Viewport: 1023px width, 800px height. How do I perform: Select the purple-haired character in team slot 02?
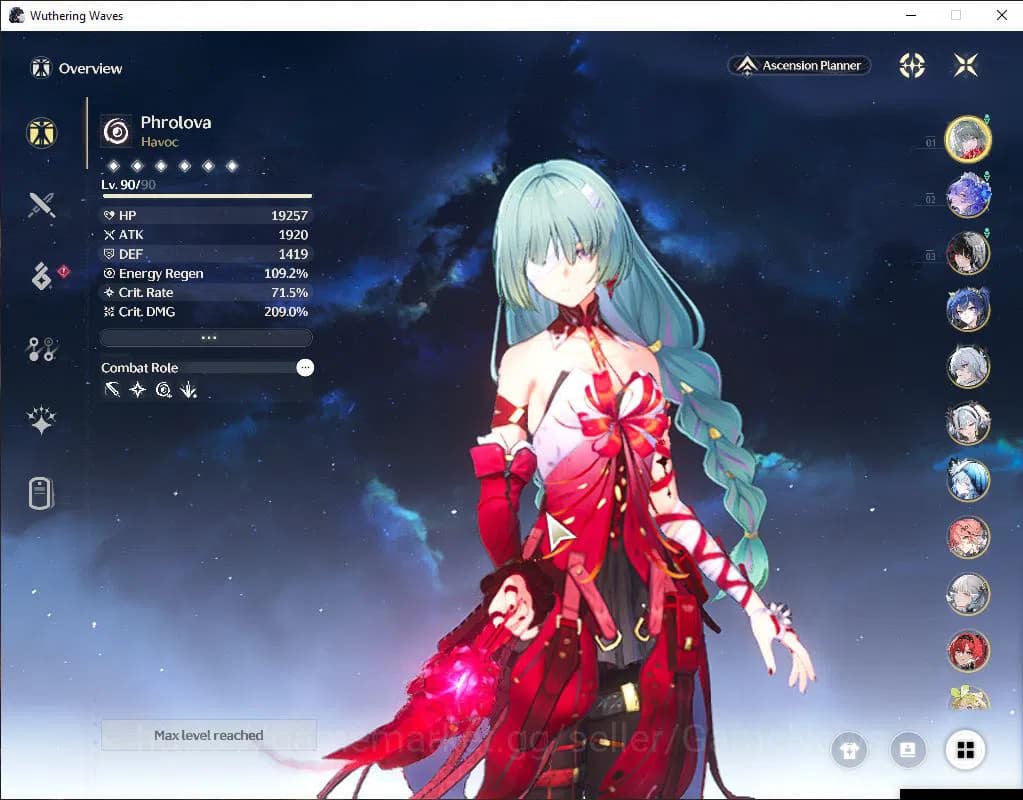(x=967, y=196)
